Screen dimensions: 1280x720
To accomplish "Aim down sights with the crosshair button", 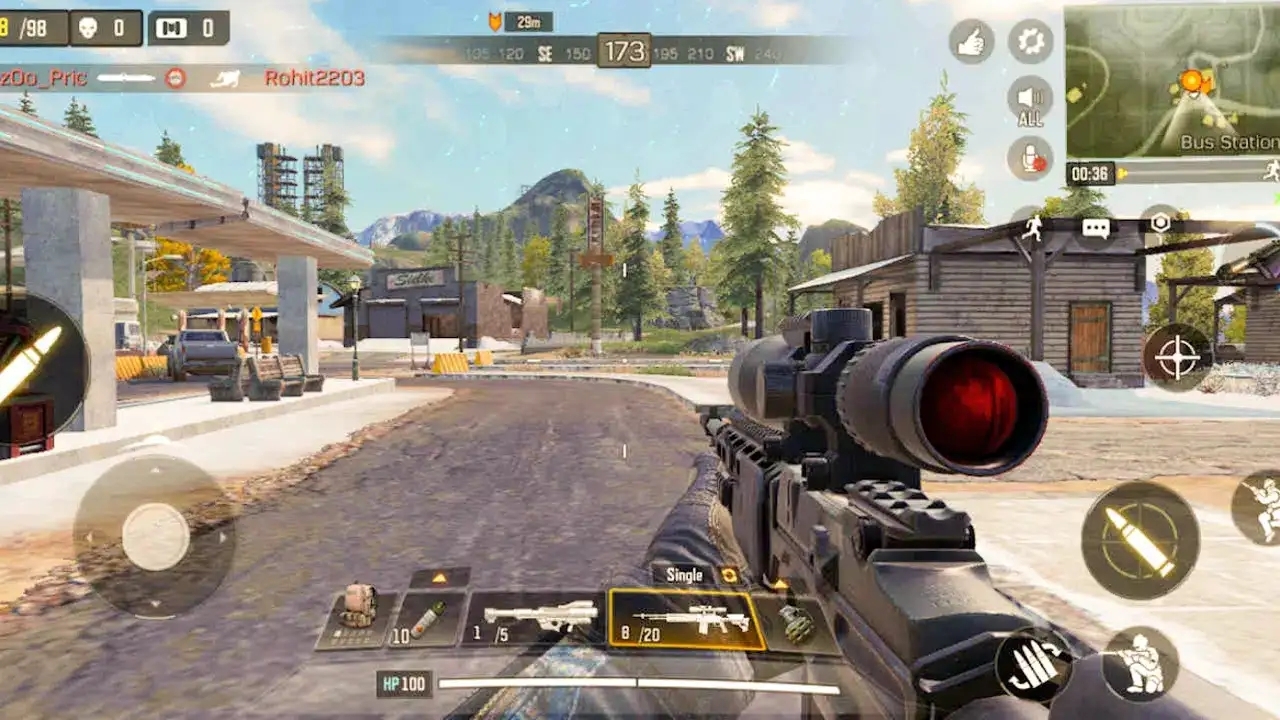I will click(x=1177, y=356).
